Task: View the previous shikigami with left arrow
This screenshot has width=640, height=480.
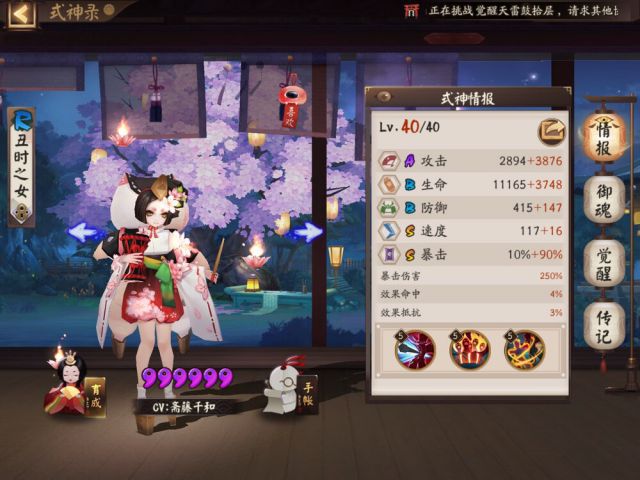Action: [84, 232]
